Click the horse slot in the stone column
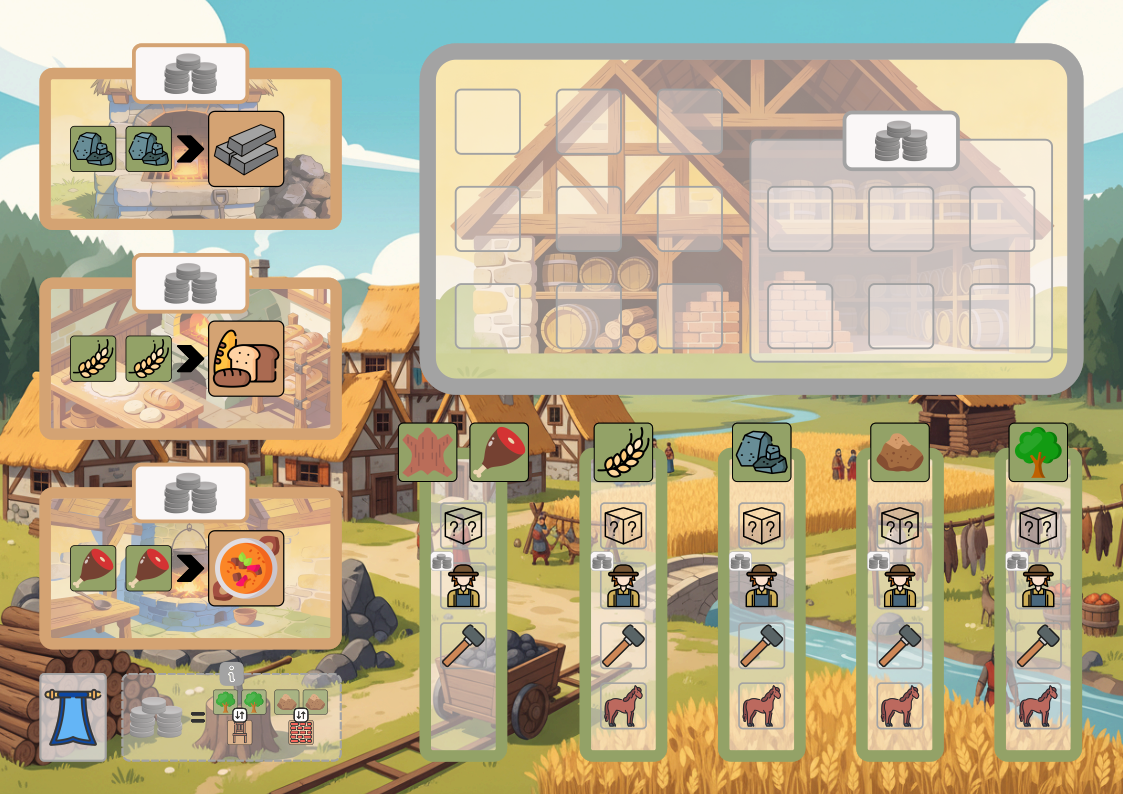Viewport: 1123px width, 794px height. (761, 706)
